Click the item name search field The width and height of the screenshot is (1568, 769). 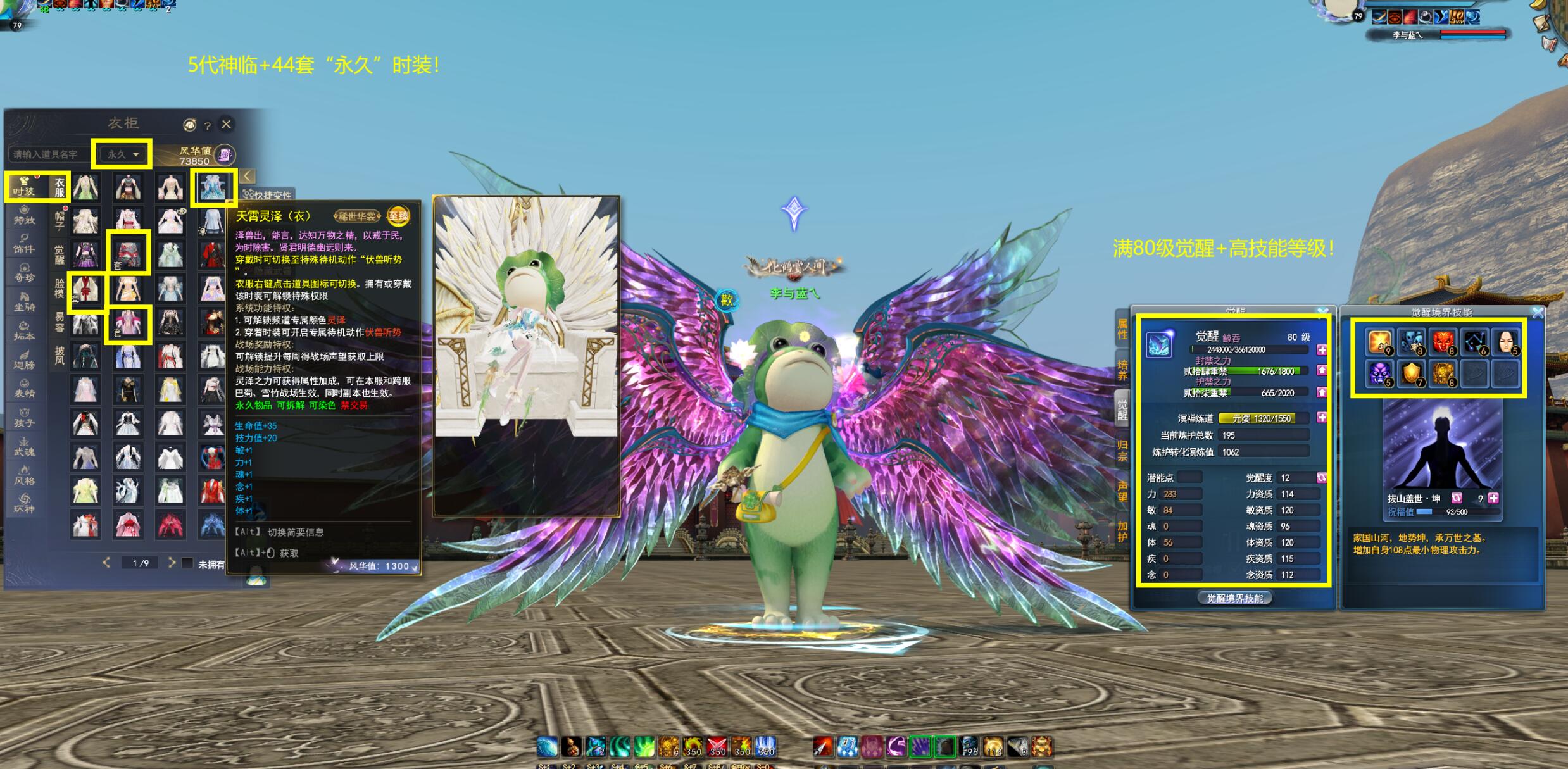pos(49,154)
